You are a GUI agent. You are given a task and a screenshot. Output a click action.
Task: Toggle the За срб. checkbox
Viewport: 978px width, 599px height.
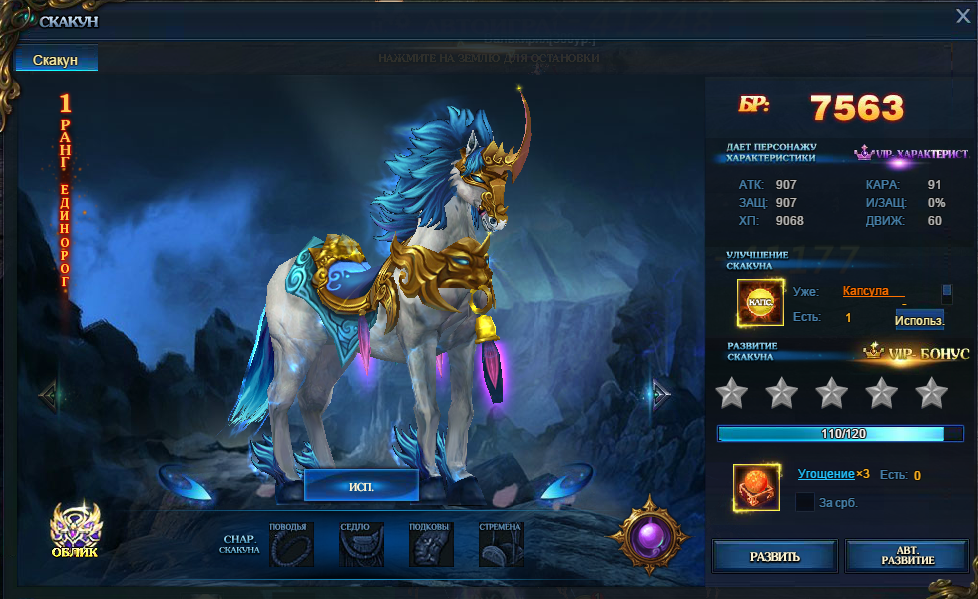pyautogui.click(x=804, y=502)
